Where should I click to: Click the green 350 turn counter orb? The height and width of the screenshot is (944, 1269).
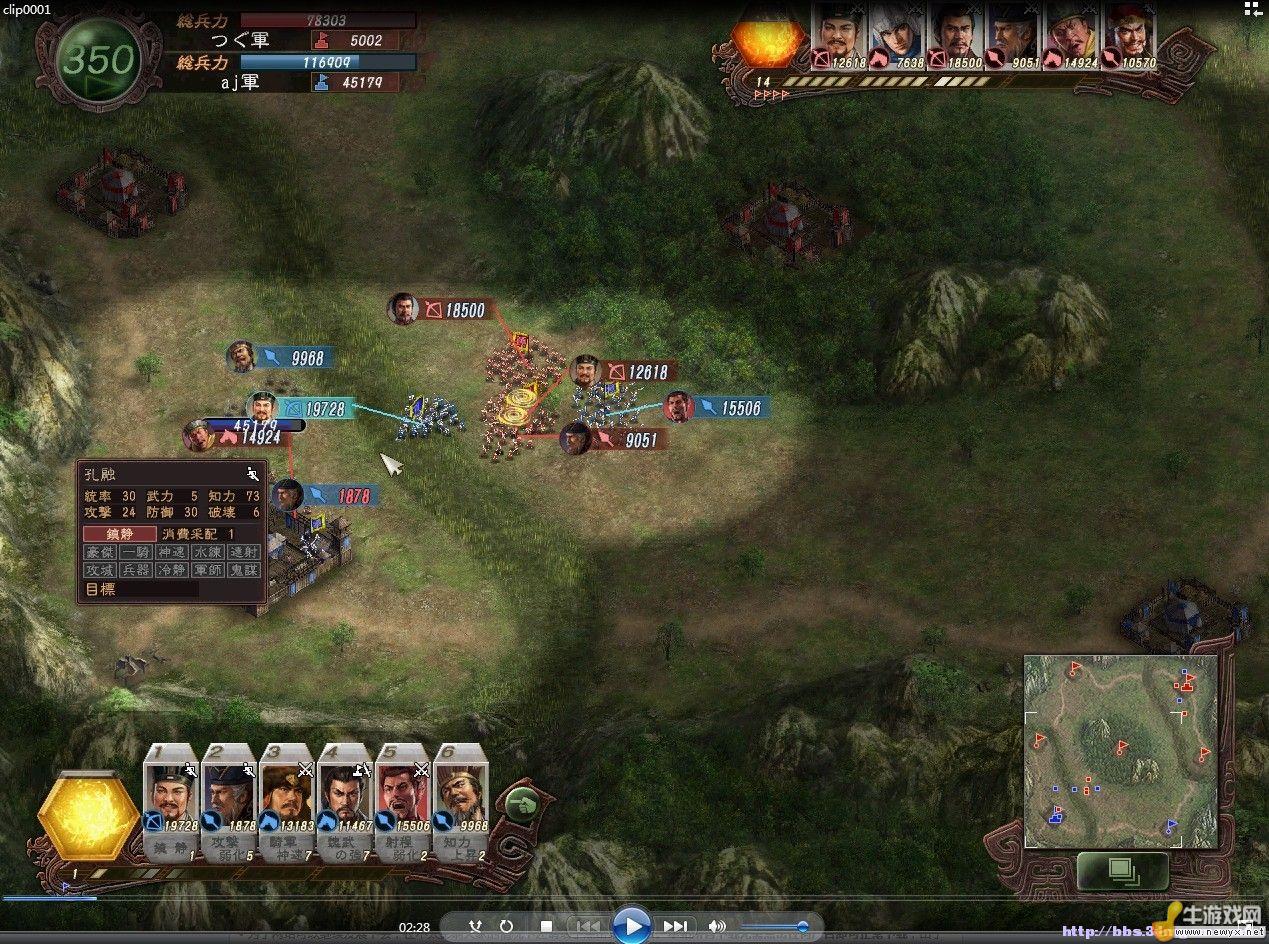(x=99, y=60)
